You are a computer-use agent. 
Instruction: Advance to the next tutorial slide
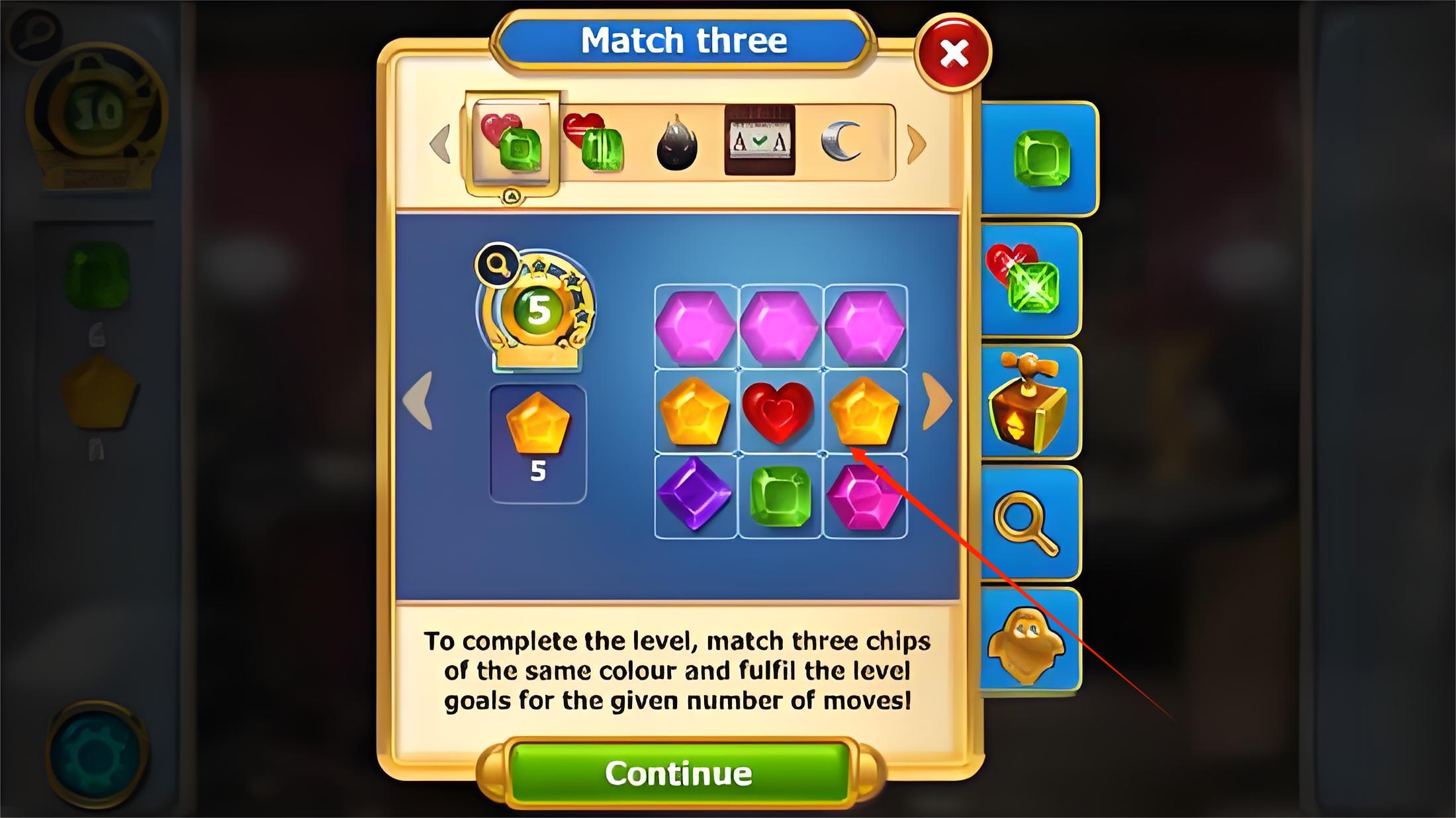(x=937, y=401)
